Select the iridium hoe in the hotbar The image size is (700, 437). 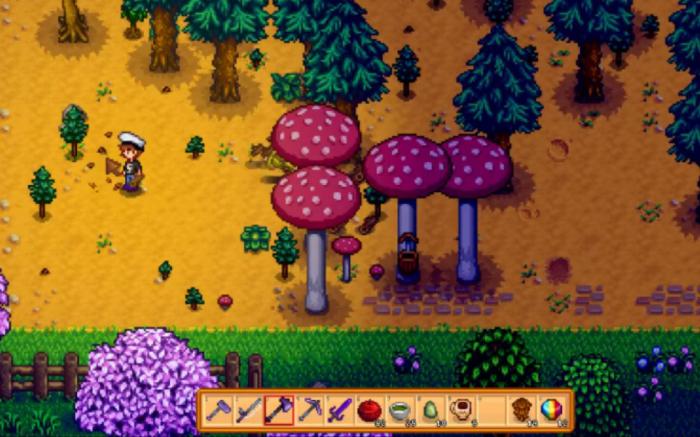[218, 410]
